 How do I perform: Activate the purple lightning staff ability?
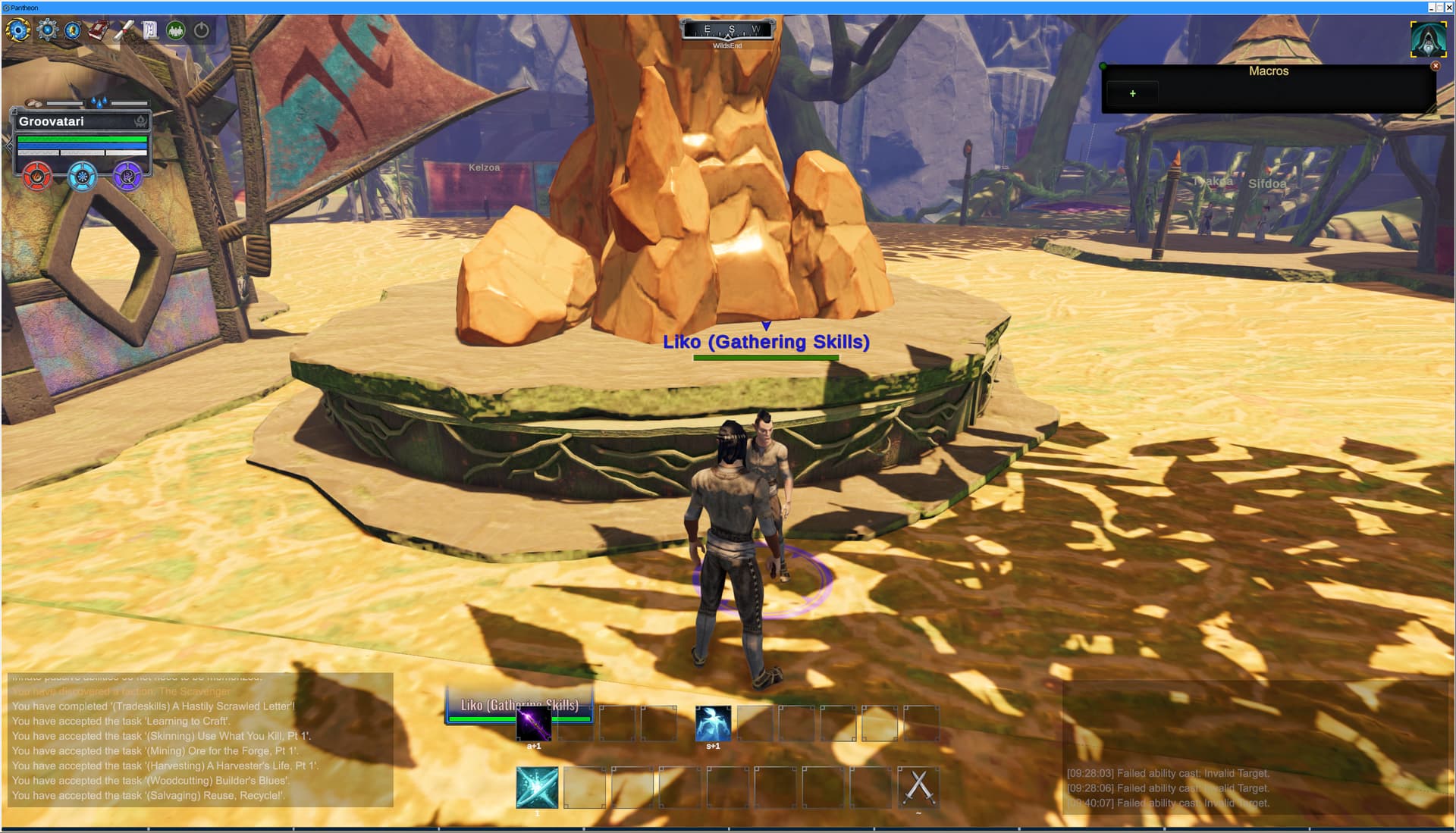(534, 724)
